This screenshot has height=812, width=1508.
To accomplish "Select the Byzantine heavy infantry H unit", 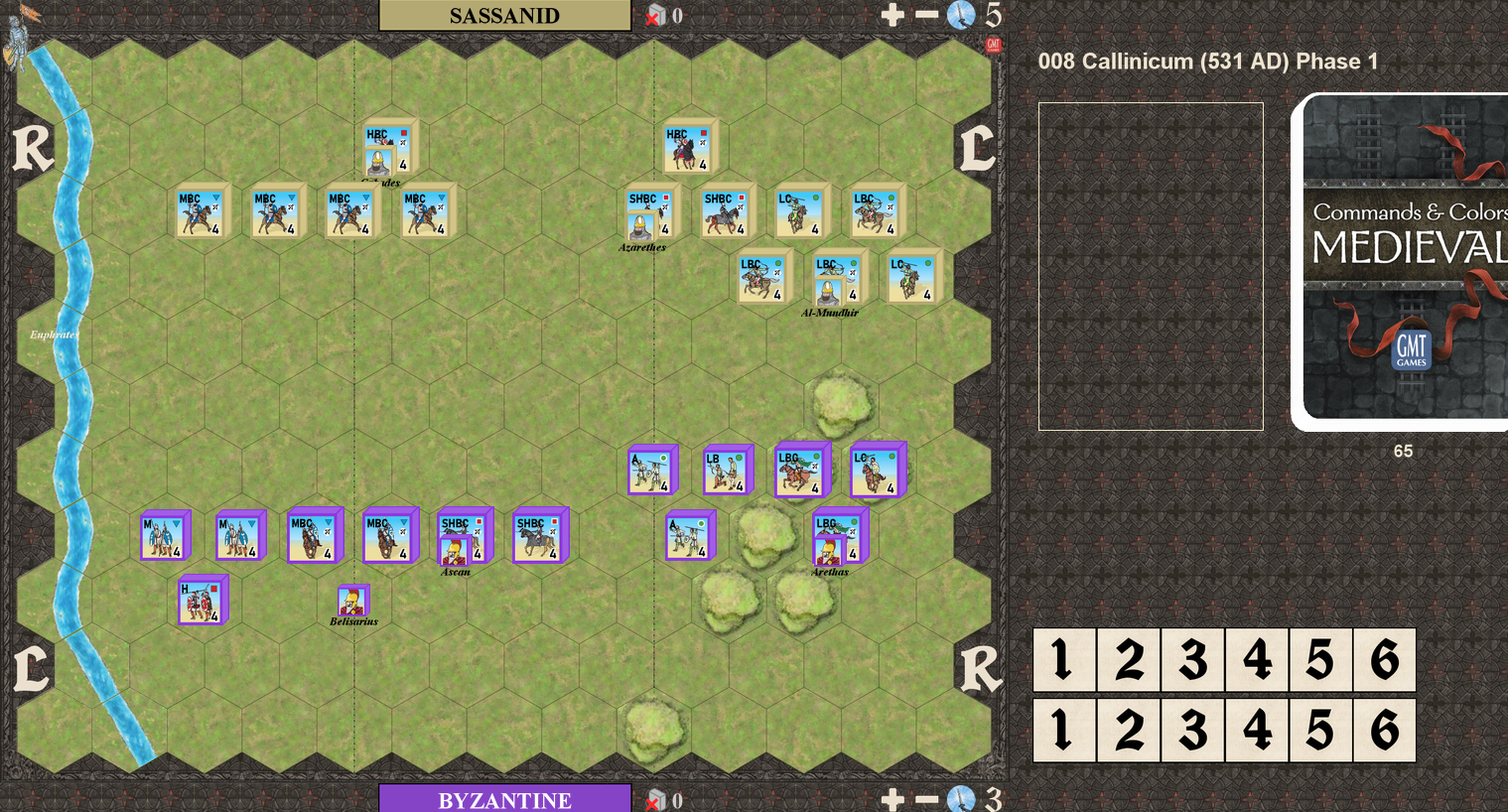I will tap(201, 602).
